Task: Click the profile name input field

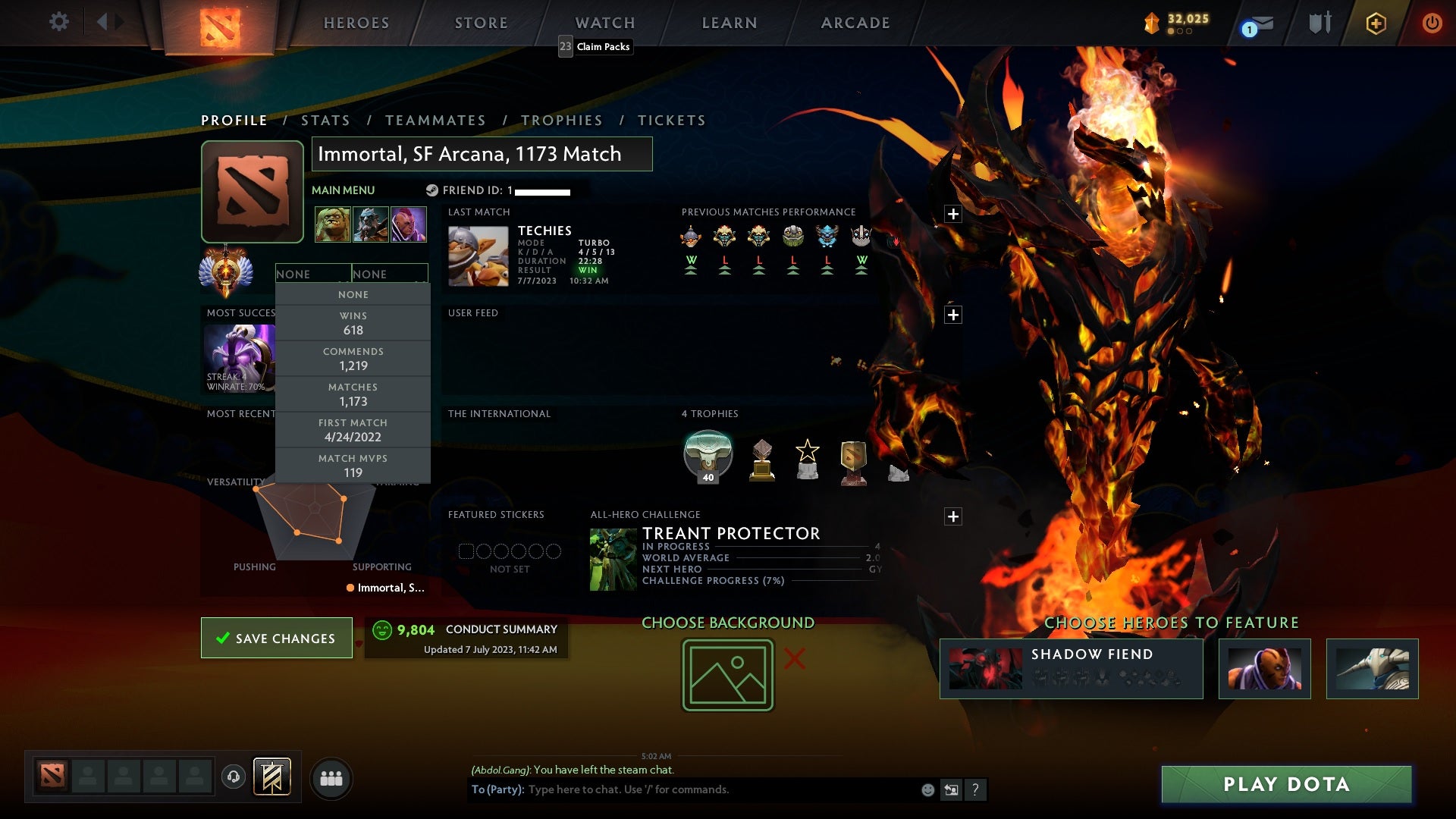Action: point(483,154)
